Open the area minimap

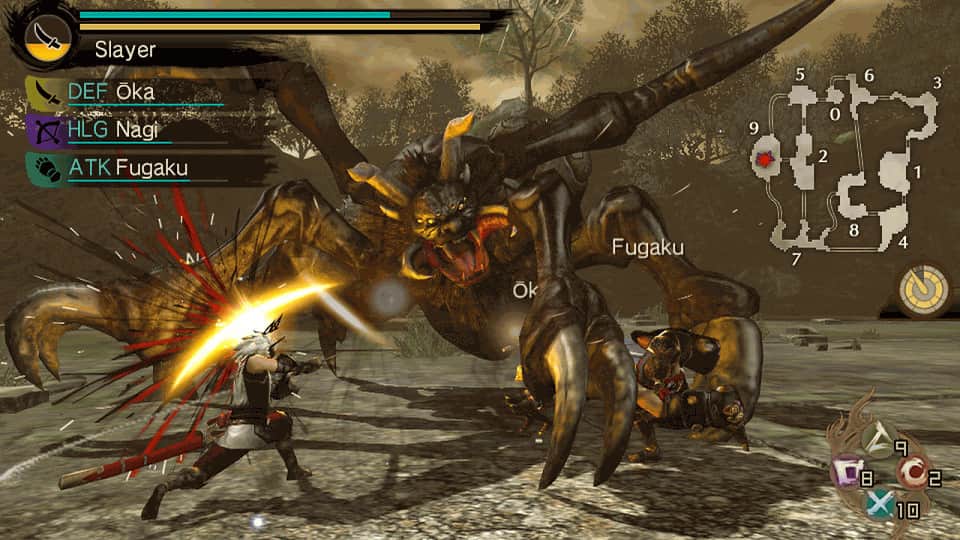(850, 165)
